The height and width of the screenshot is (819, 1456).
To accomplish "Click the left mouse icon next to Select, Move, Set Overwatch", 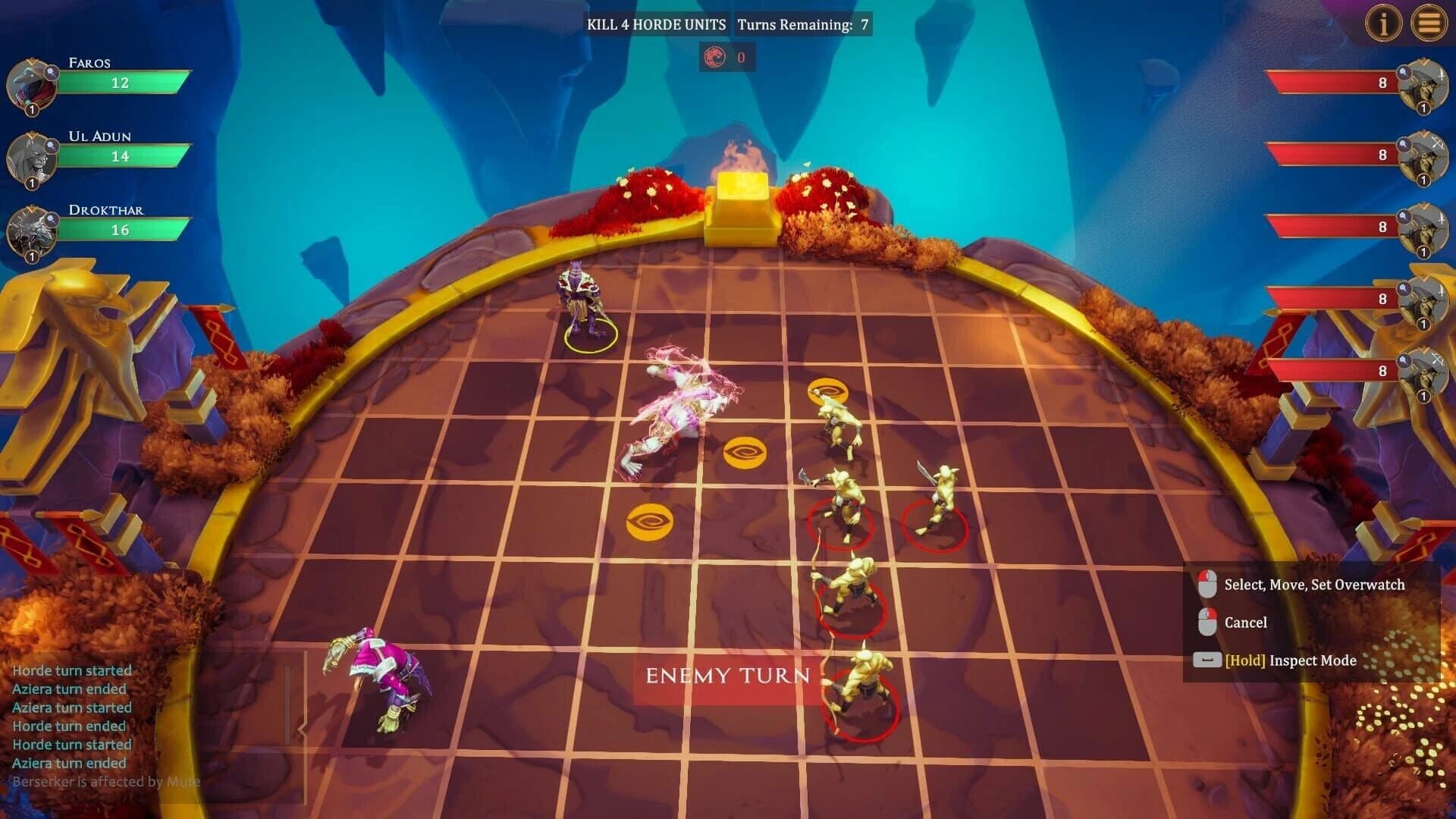I will pyautogui.click(x=1208, y=584).
